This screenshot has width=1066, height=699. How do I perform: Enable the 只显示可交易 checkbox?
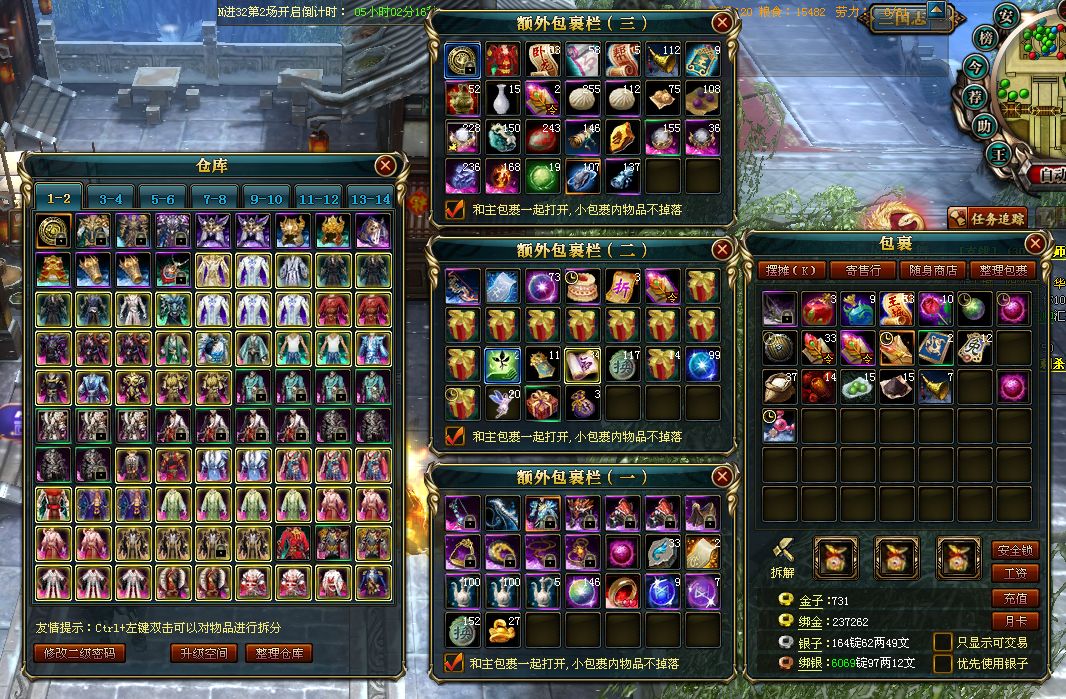coord(942,642)
